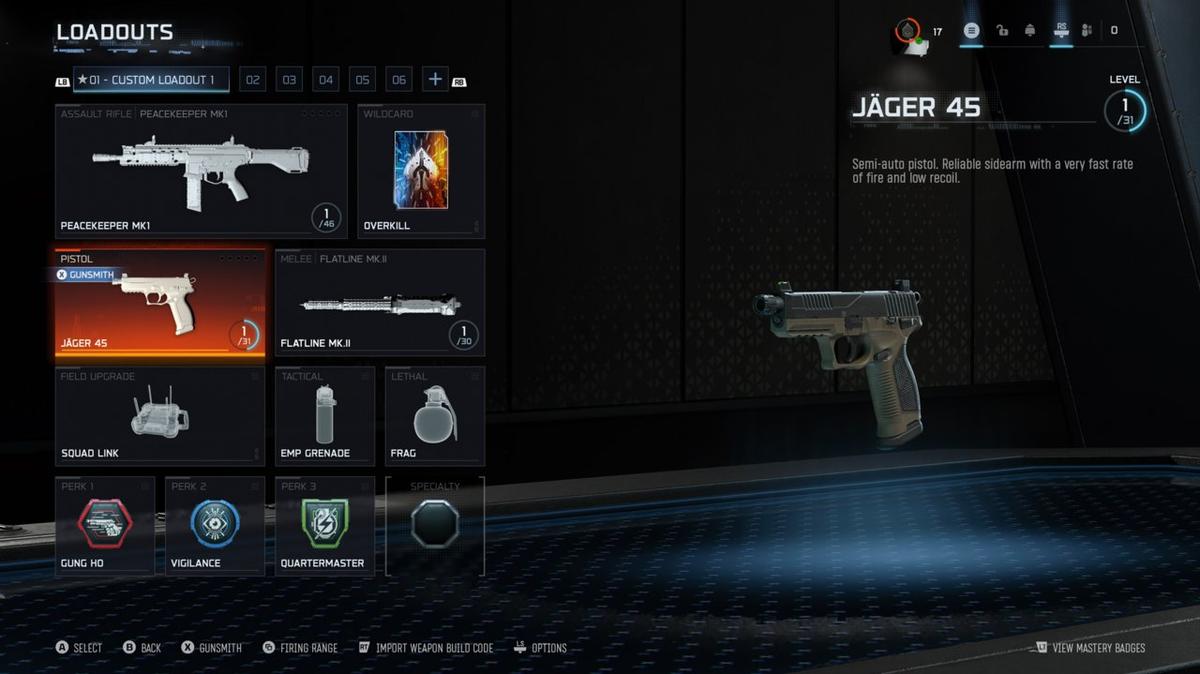
Task: Select the Custom Loadout 1 tab
Action: (151, 80)
